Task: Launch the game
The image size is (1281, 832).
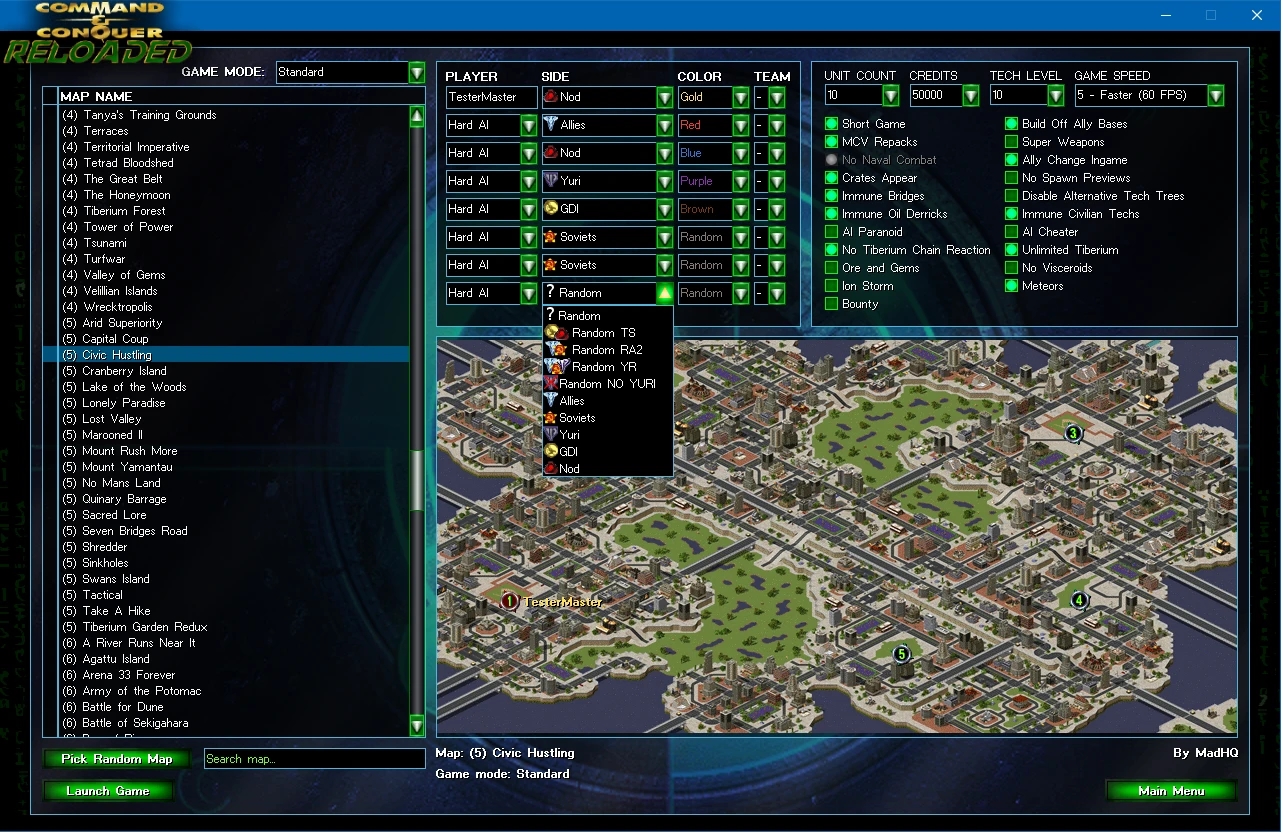Action: tap(108, 791)
